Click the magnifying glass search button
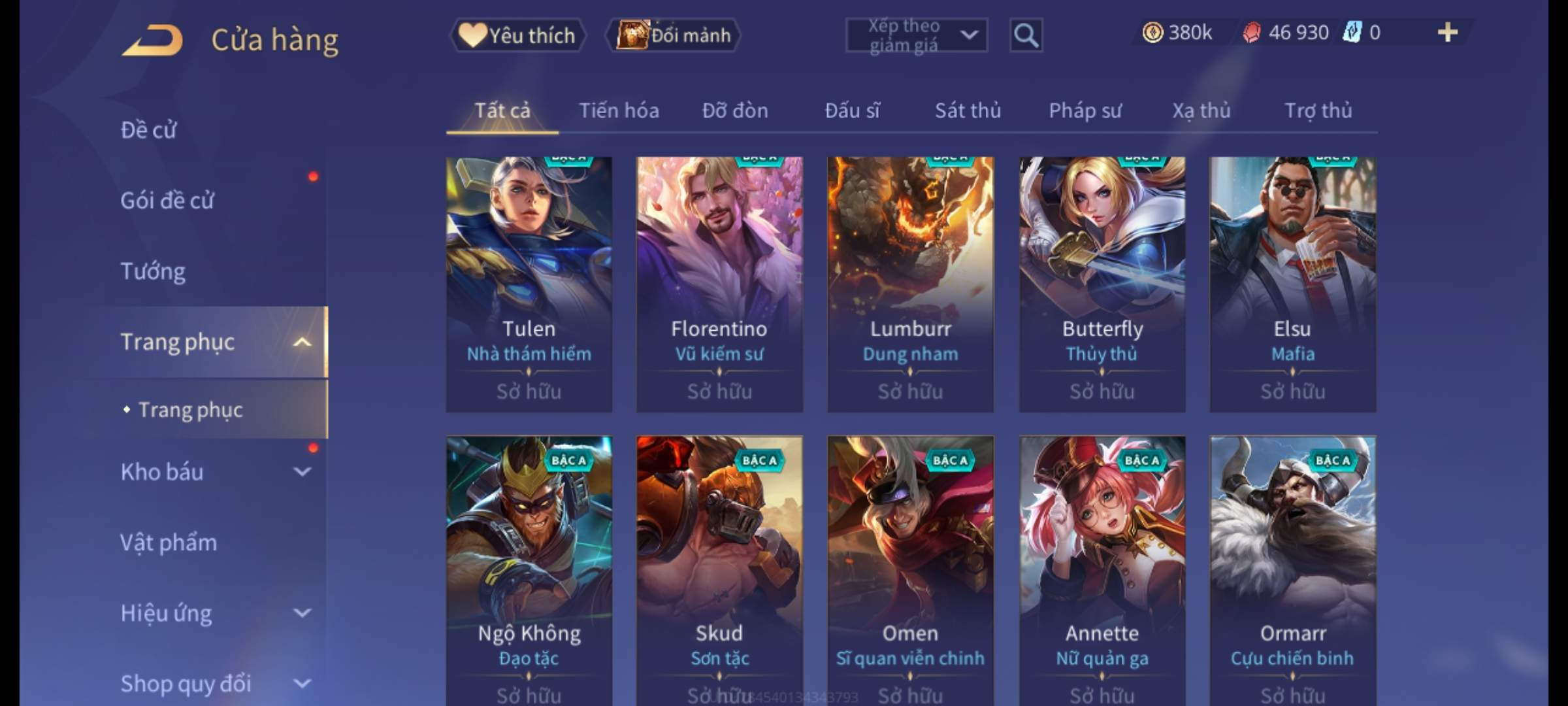This screenshot has width=1568, height=706. (x=1026, y=35)
